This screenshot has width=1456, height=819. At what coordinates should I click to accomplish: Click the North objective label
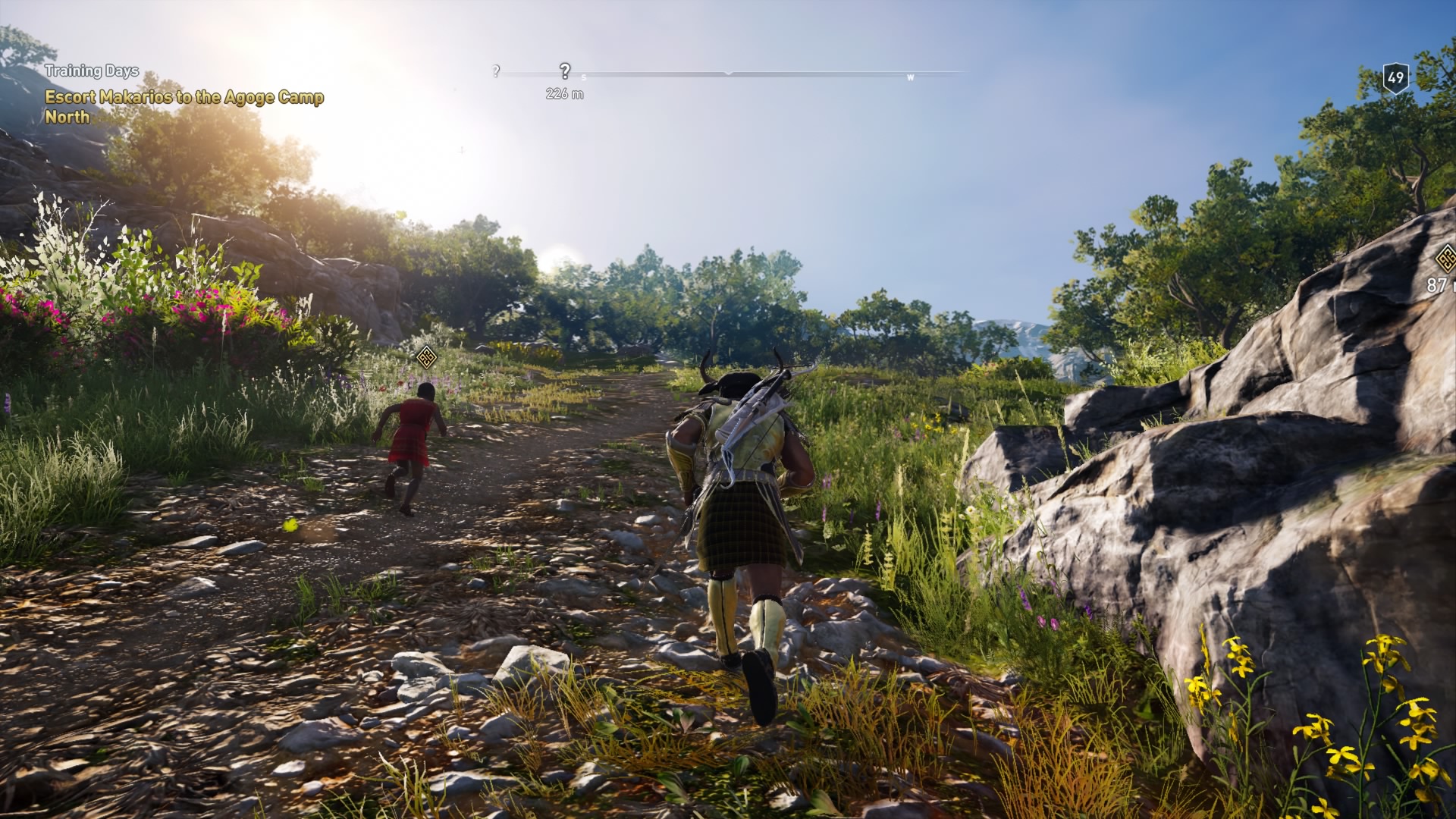click(x=68, y=118)
